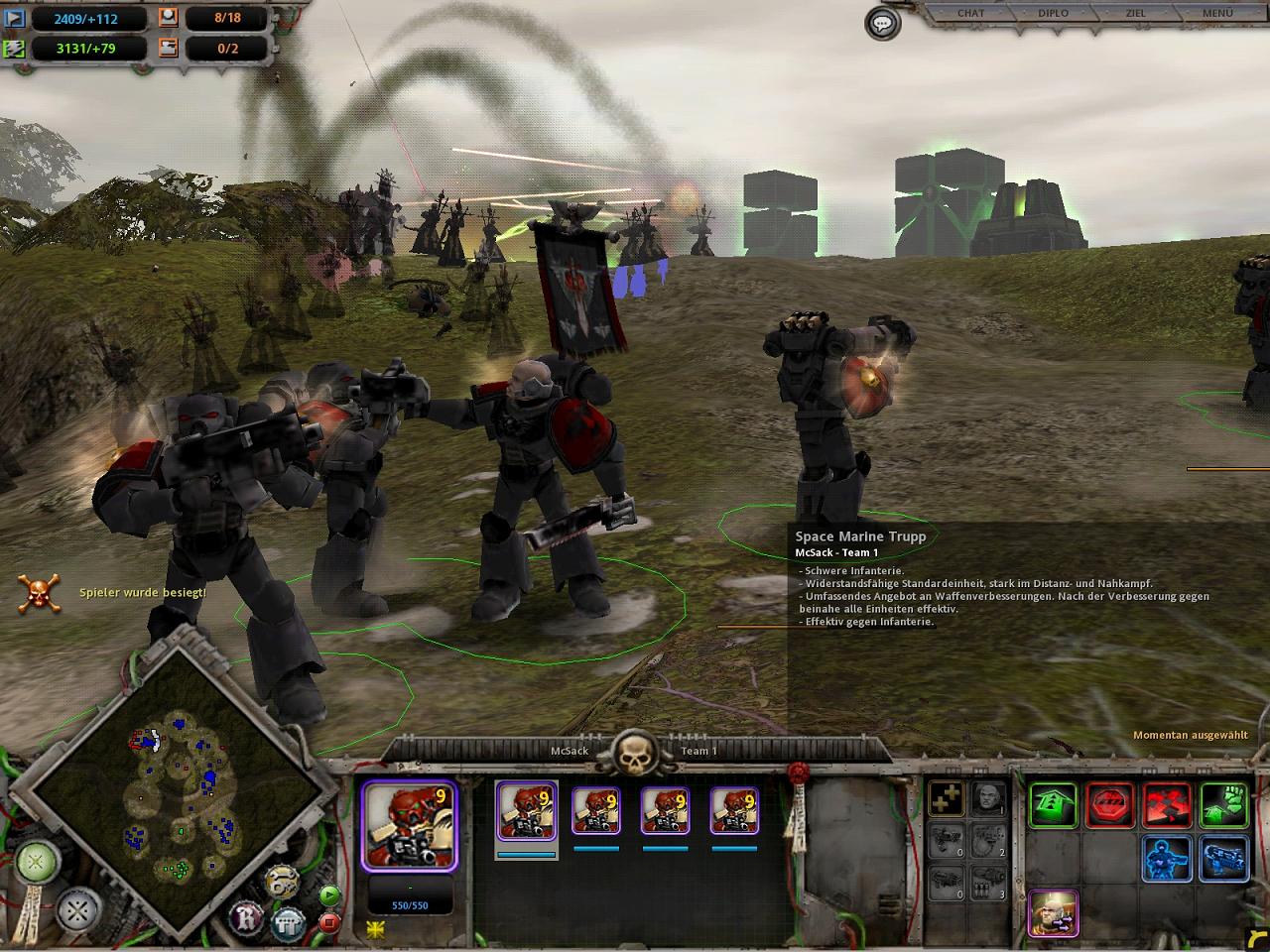The height and width of the screenshot is (952, 1270).
Task: Select the green fist melee stance
Action: 1224,804
